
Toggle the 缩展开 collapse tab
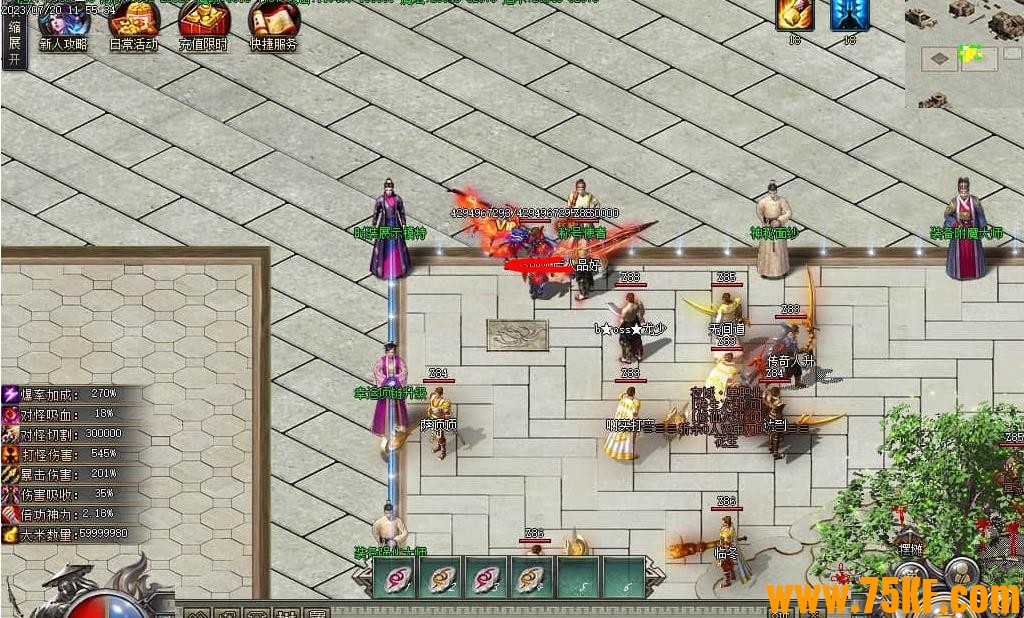click(x=14, y=44)
